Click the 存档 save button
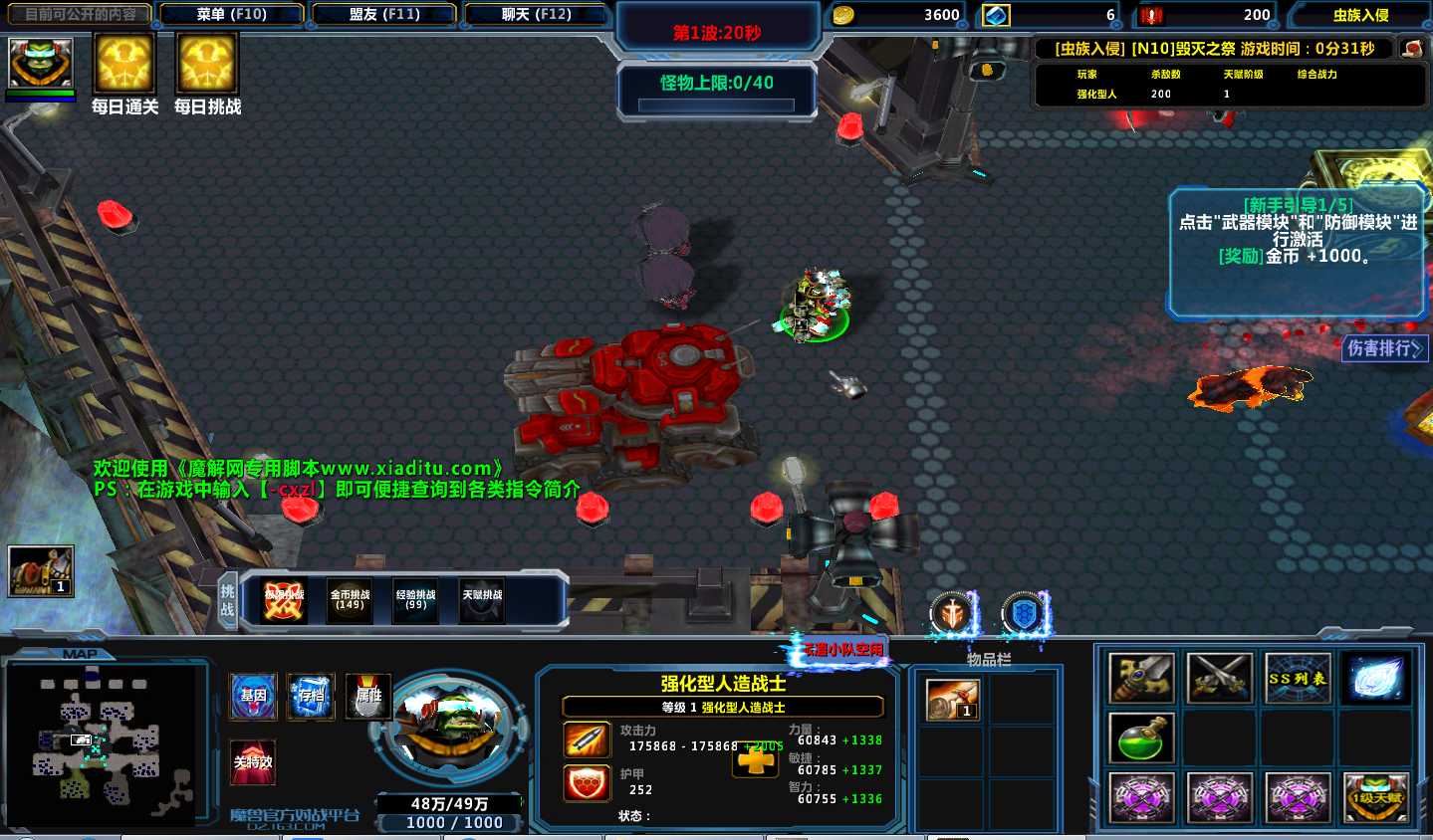Image resolution: width=1433 pixels, height=840 pixels. tap(311, 696)
